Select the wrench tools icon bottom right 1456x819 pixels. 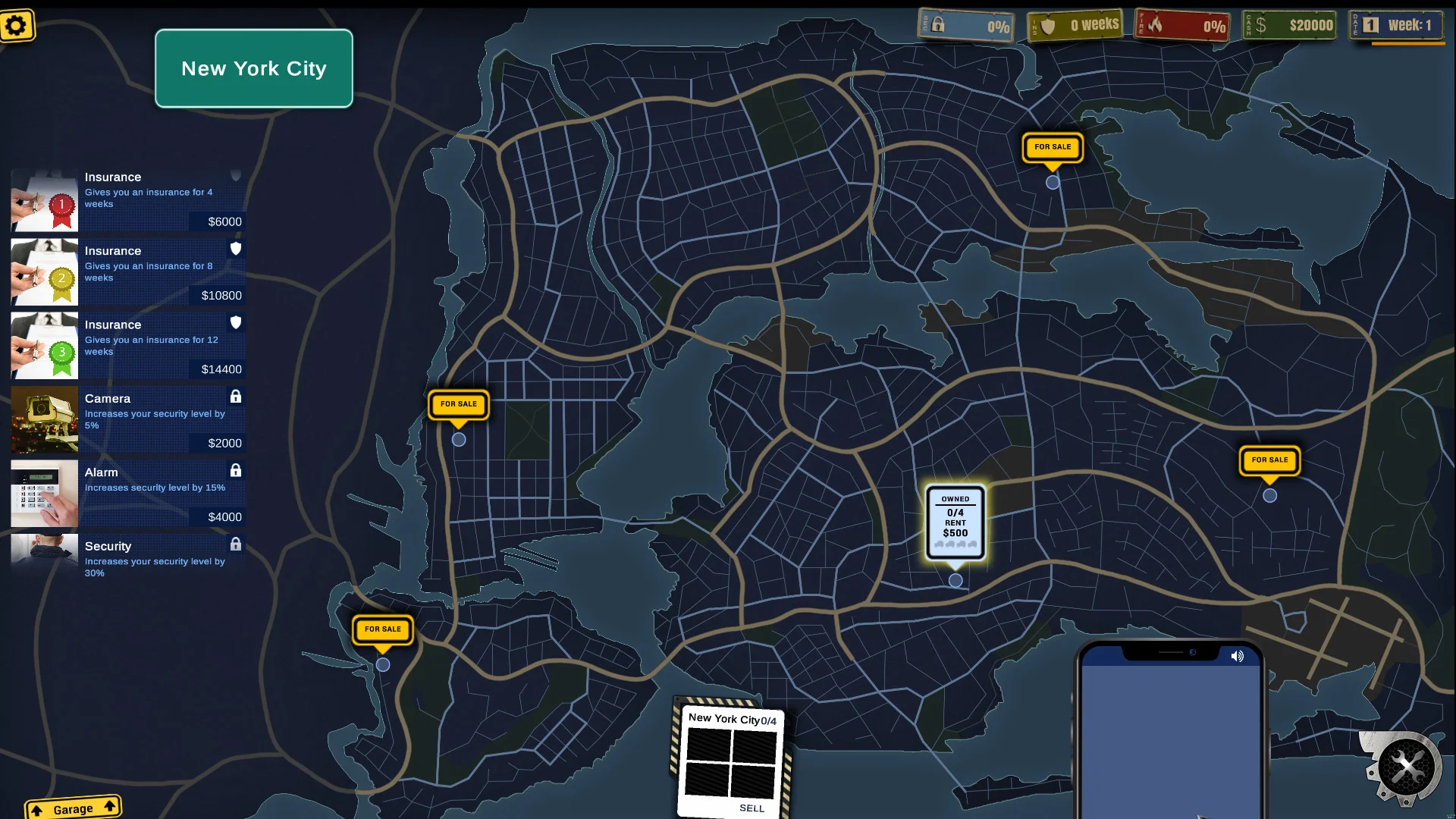[1408, 766]
